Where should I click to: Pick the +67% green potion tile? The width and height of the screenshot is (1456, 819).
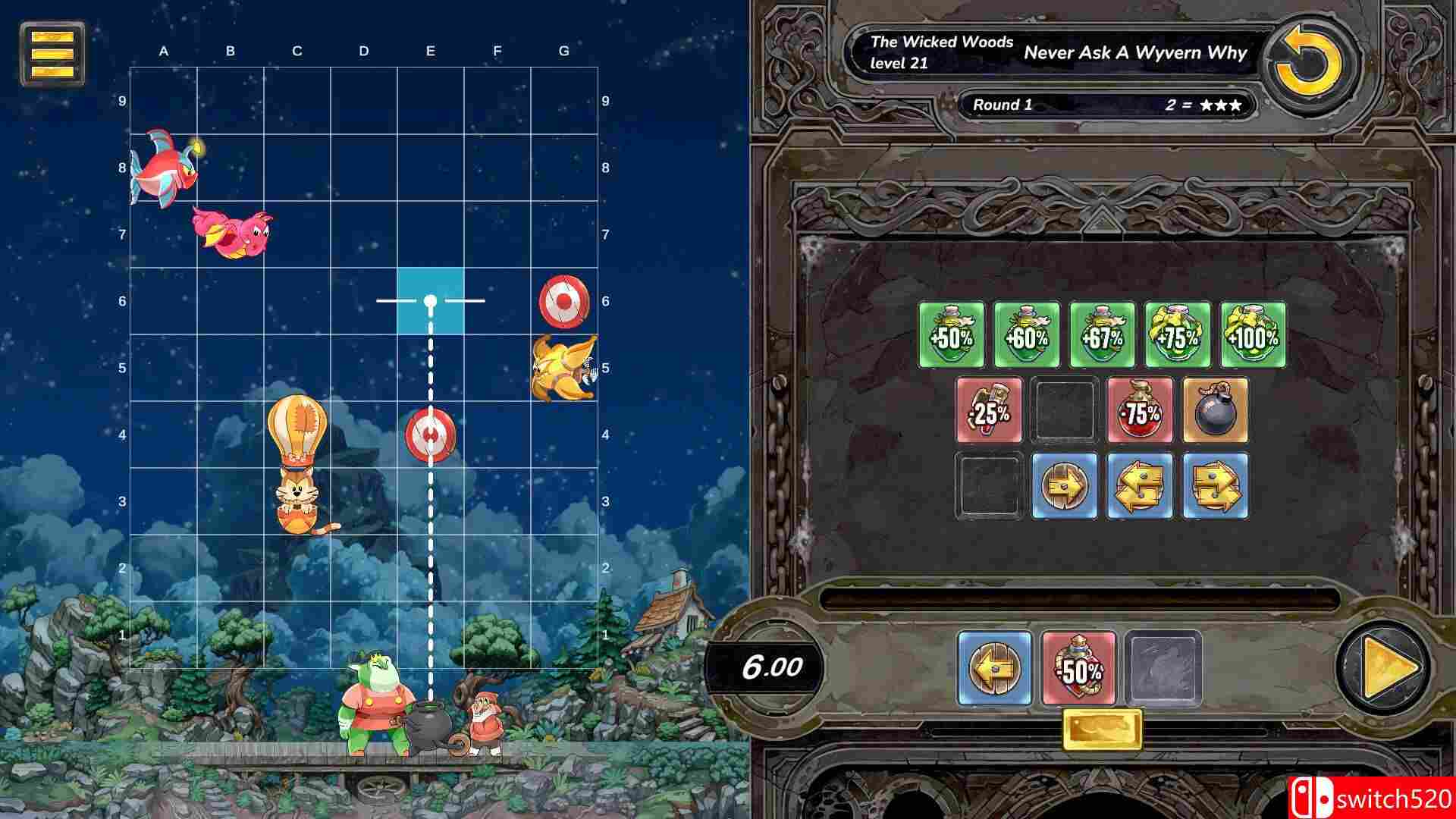pos(1102,336)
